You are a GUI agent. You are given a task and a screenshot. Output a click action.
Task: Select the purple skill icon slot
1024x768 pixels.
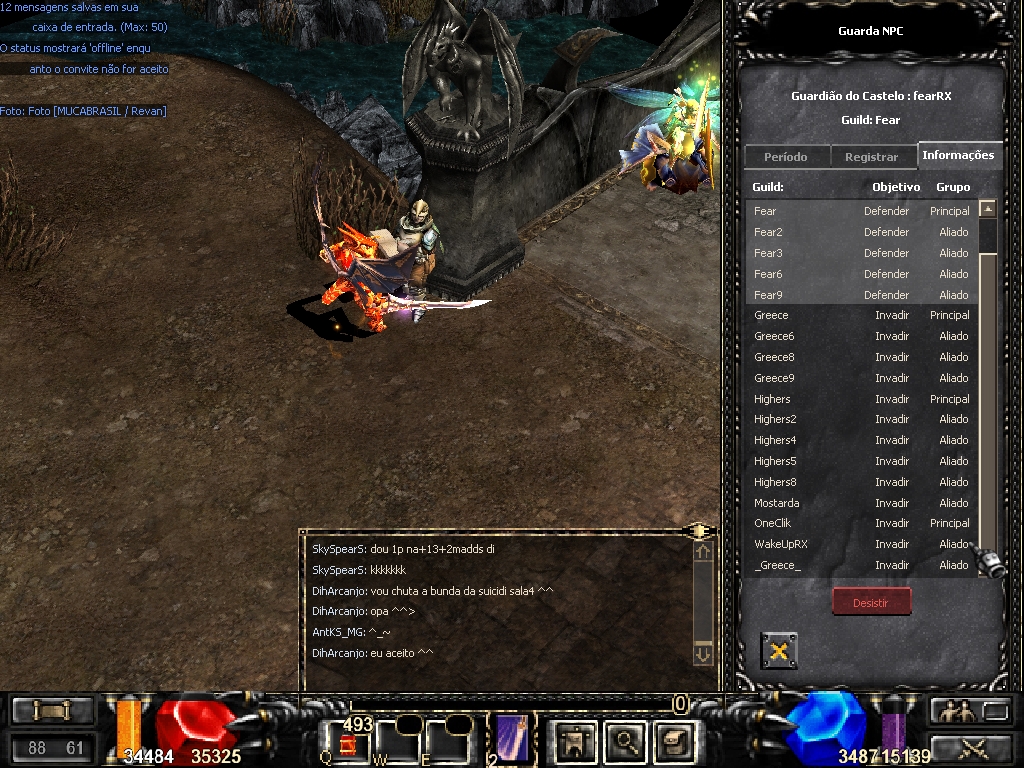(512, 737)
